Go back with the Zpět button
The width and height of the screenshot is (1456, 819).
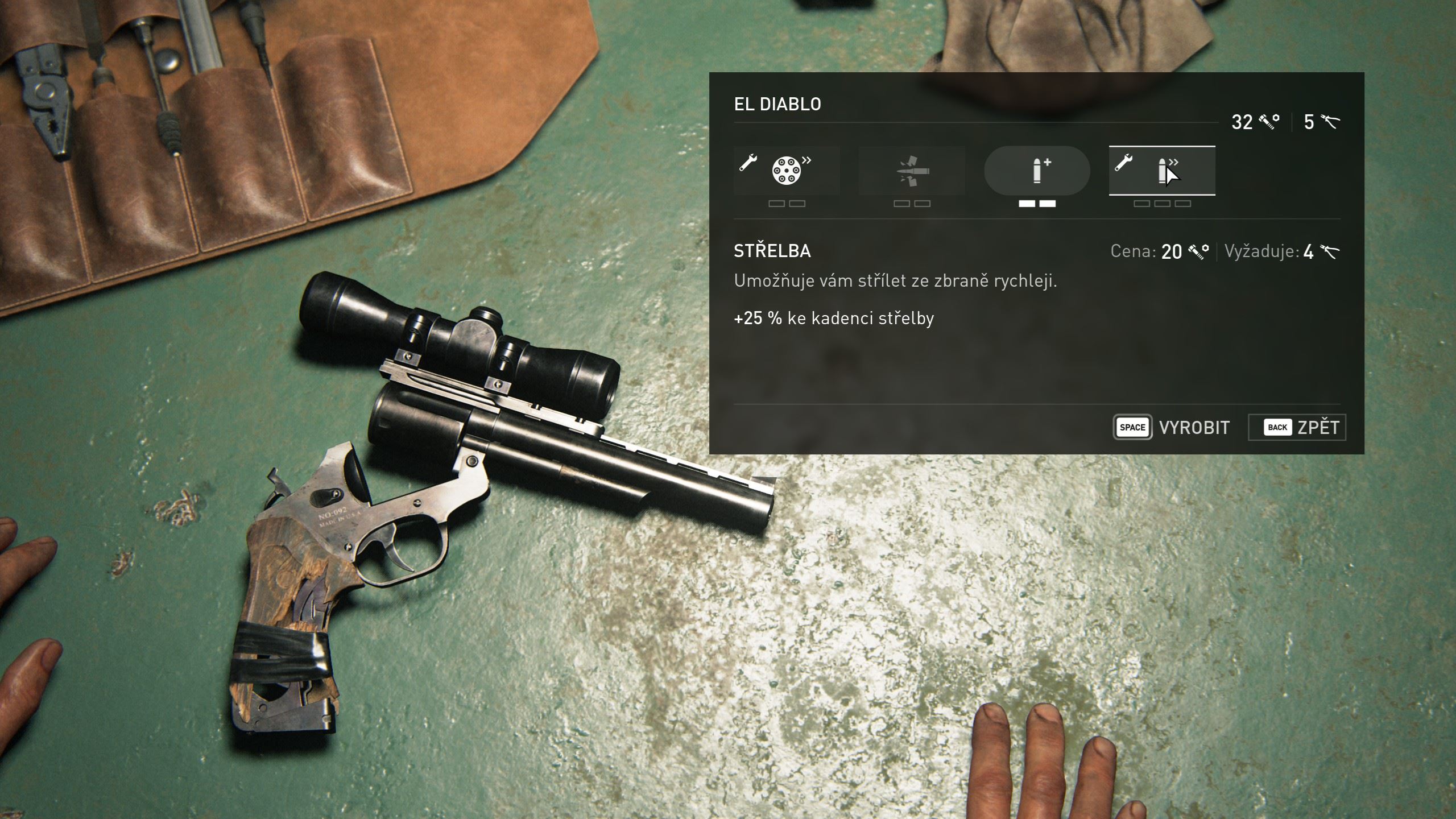(1297, 427)
